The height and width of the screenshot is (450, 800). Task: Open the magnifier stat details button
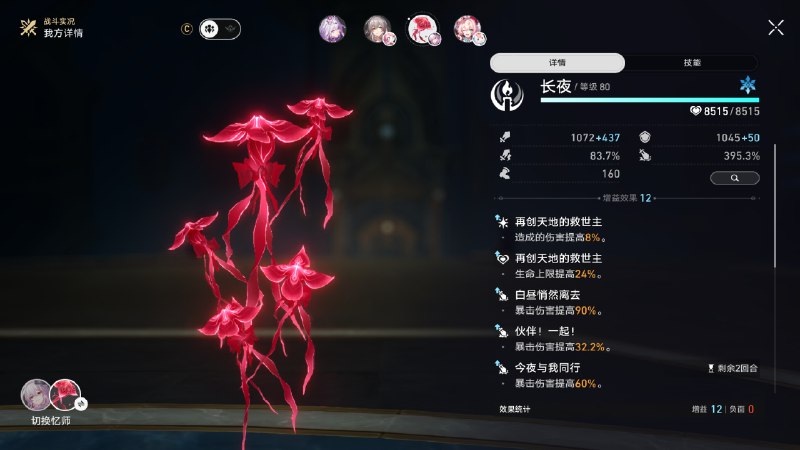(x=734, y=178)
